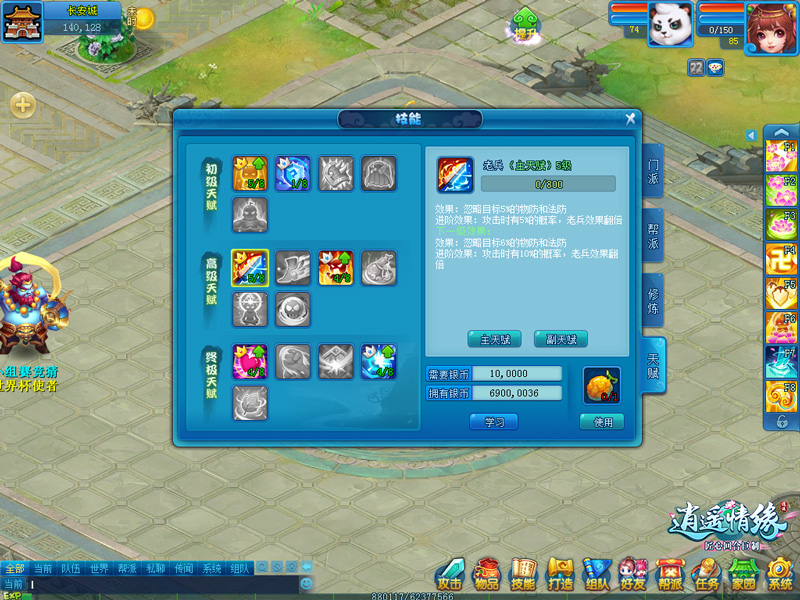Click the 使用 use button

coord(602,422)
